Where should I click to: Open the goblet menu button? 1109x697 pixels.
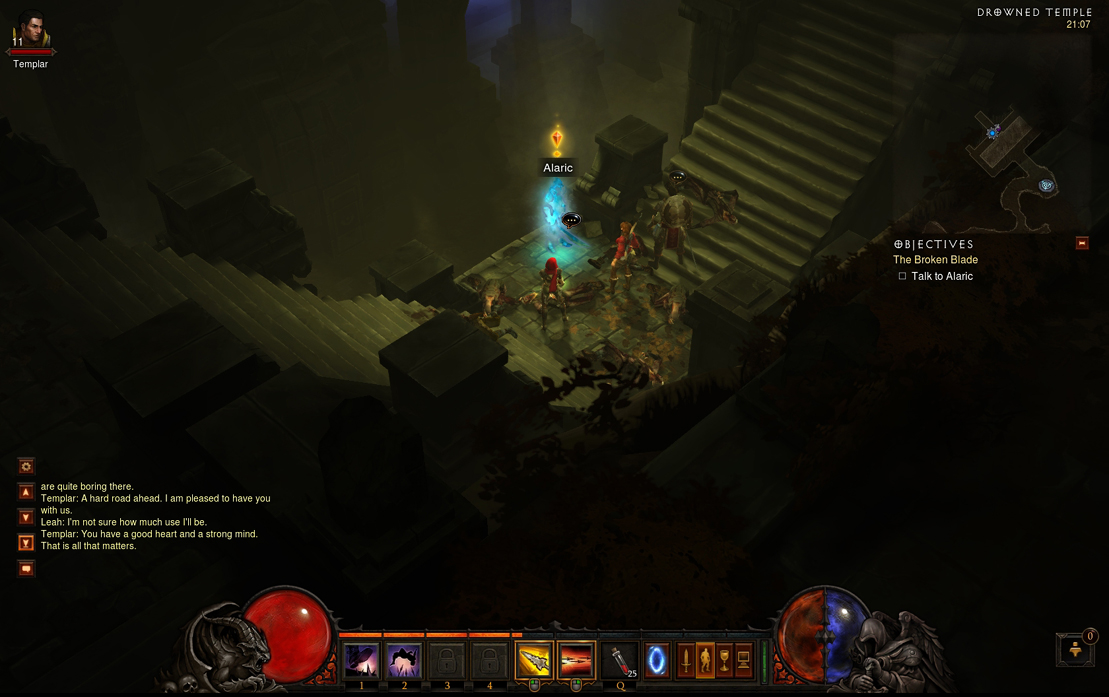click(724, 660)
